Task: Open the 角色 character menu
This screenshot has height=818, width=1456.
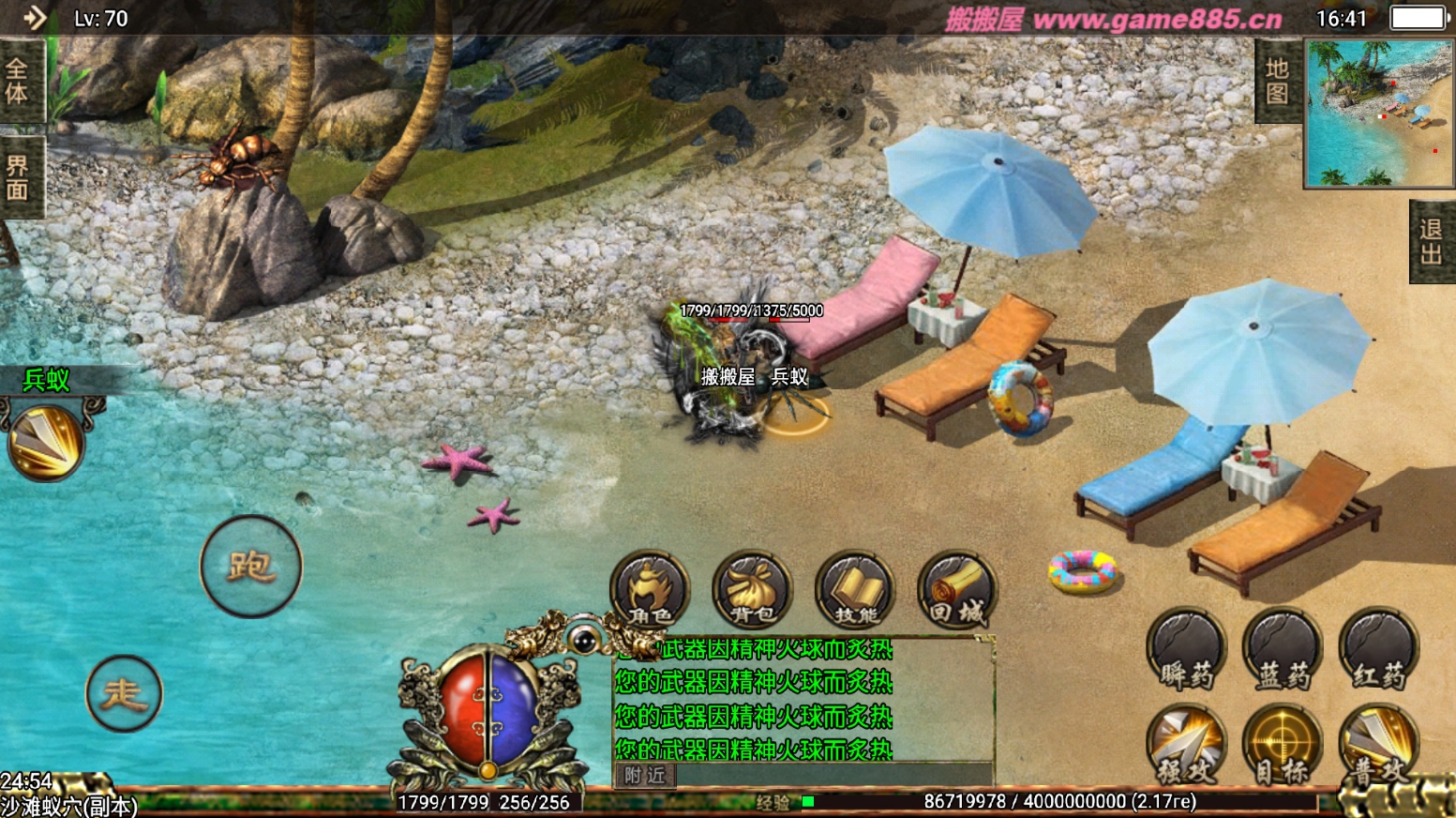Action: click(650, 589)
